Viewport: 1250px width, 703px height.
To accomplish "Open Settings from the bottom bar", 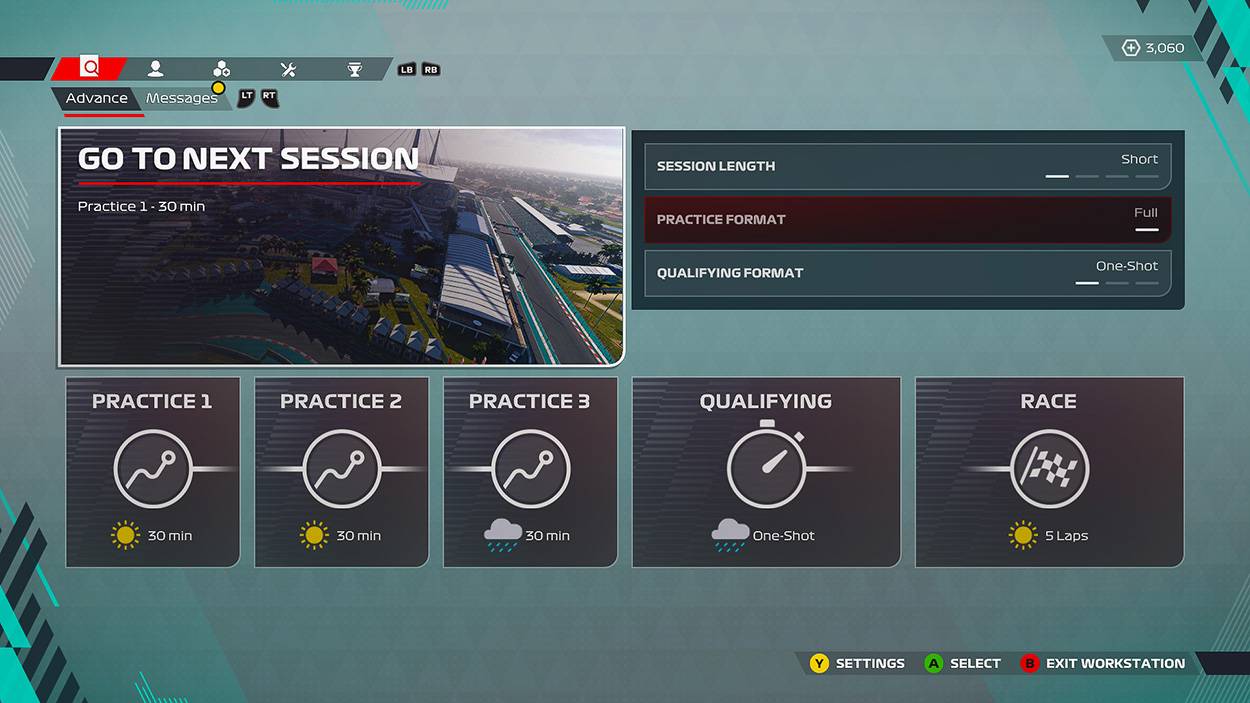I will [x=858, y=663].
